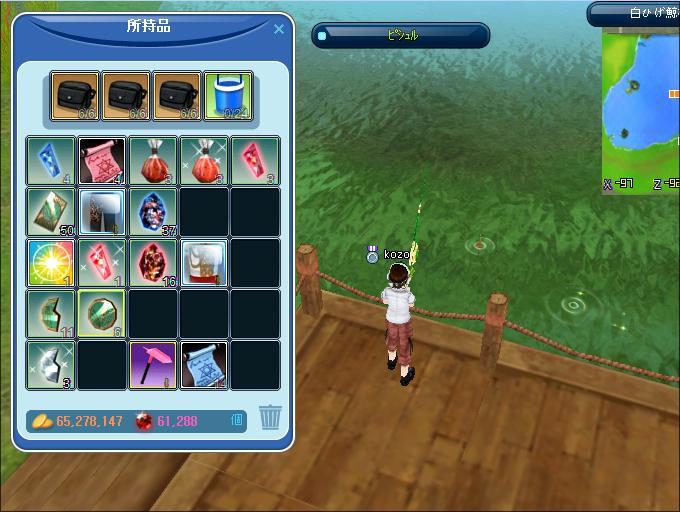Pick the pink magic scroll item
Screen dimensions: 680x512
click(x=102, y=161)
